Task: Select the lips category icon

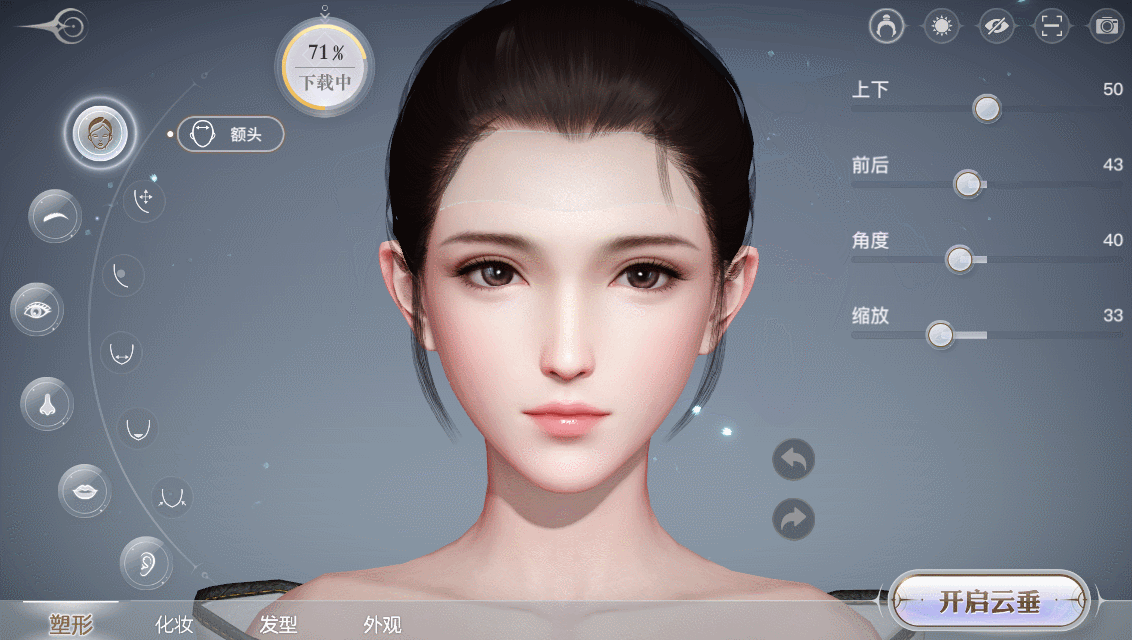Action: (84, 490)
